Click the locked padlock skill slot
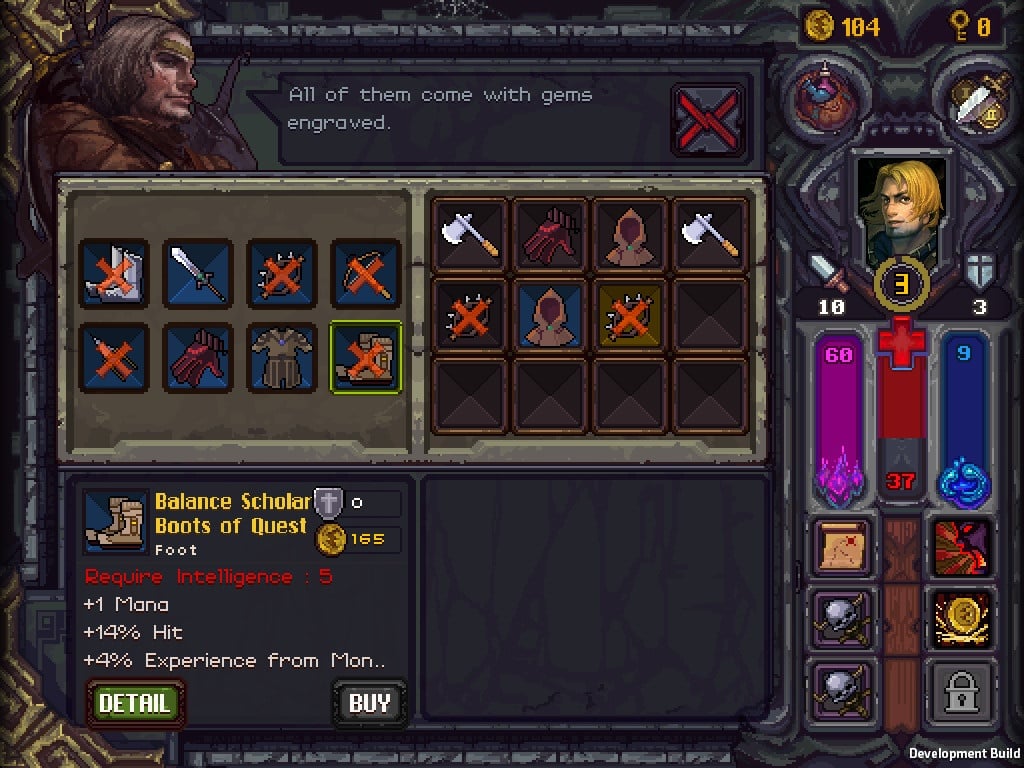 [x=962, y=689]
